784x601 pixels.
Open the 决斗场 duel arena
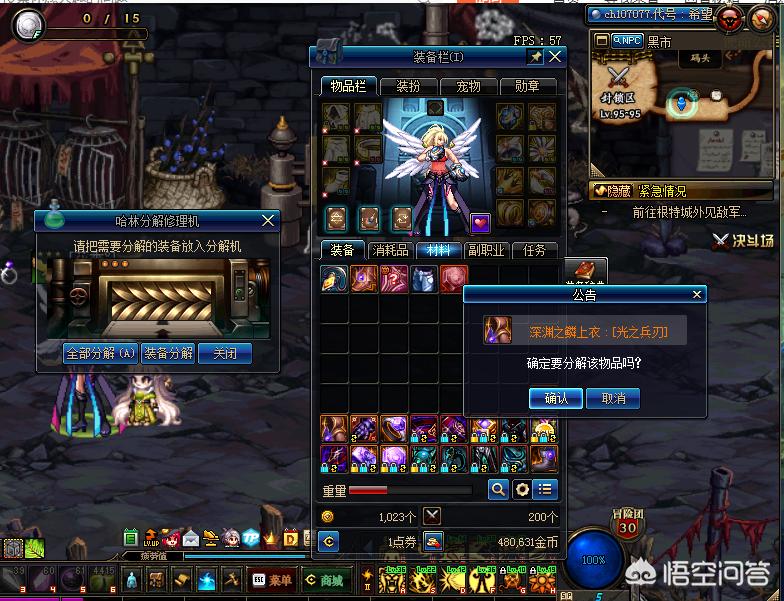pyautogui.click(x=744, y=240)
